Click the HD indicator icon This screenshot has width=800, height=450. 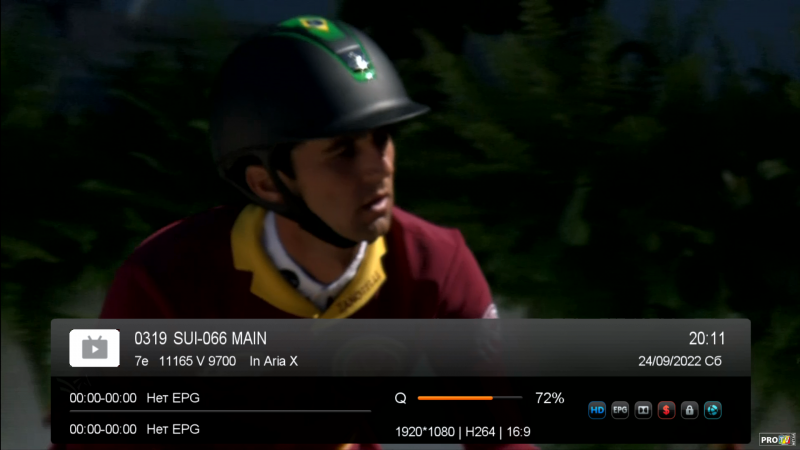[x=597, y=410]
